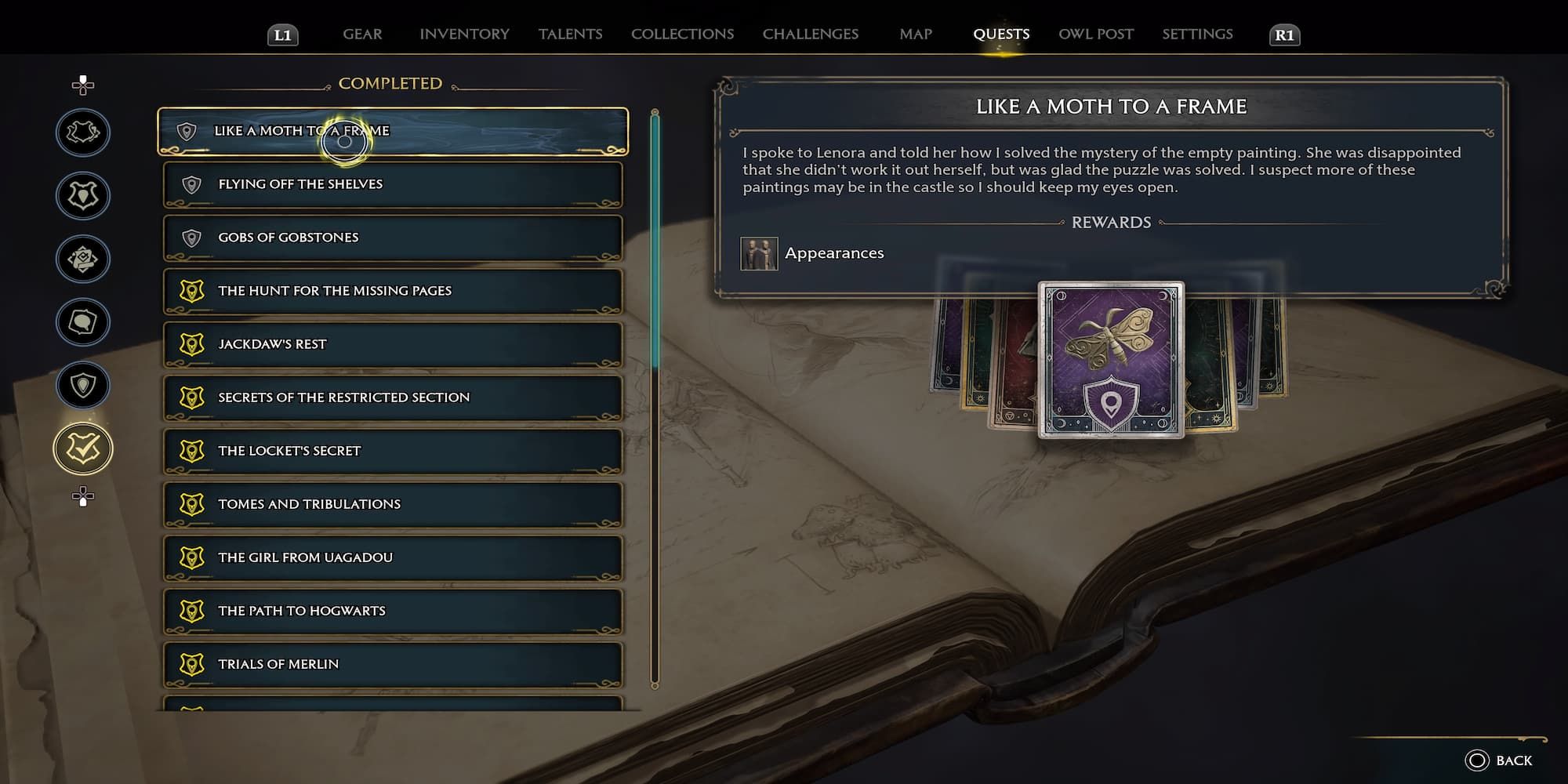Switch to the GEAR tab
The image size is (1568, 784).
[361, 34]
